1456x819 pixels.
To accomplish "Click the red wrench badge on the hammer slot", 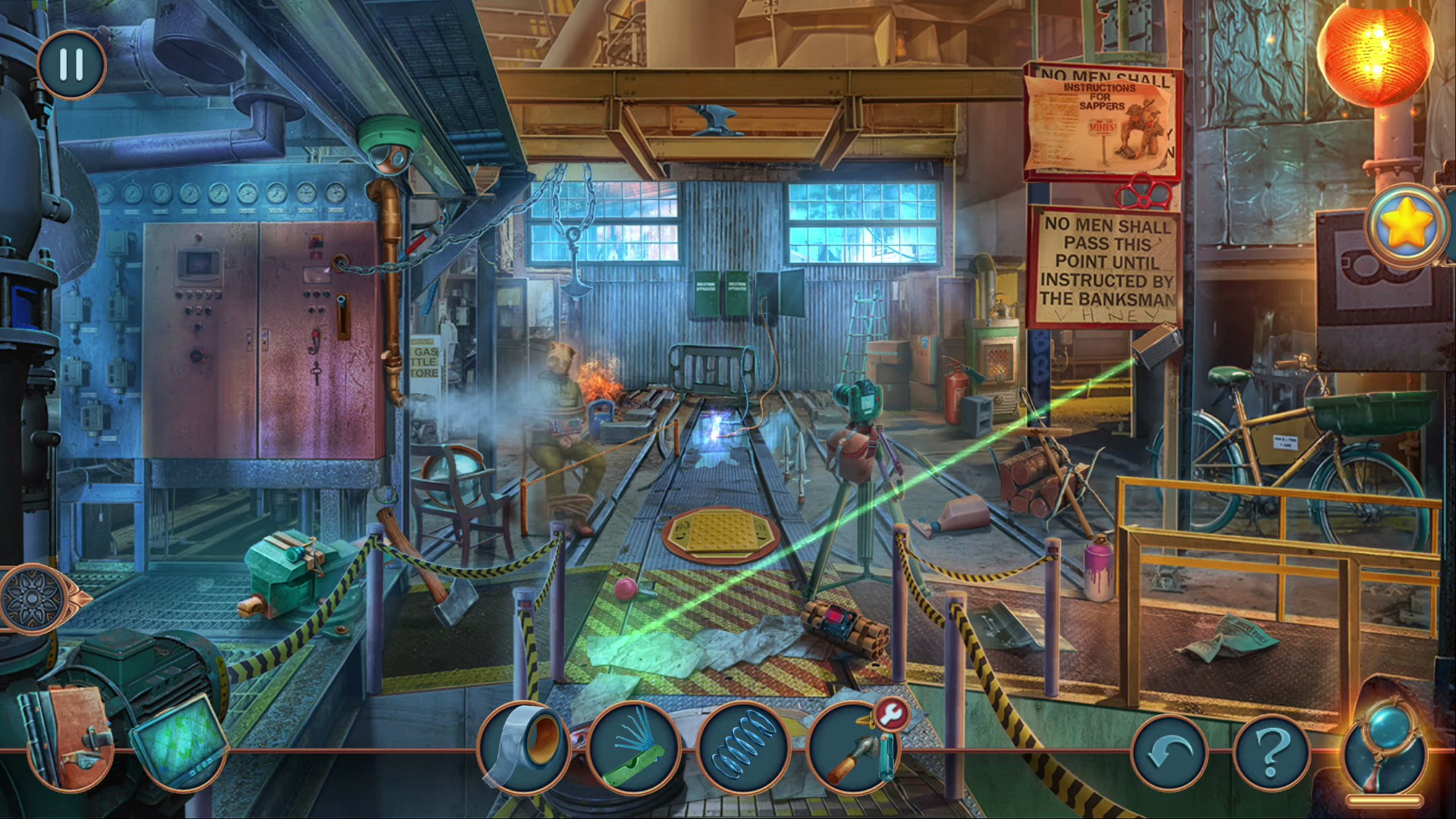I will [x=893, y=714].
